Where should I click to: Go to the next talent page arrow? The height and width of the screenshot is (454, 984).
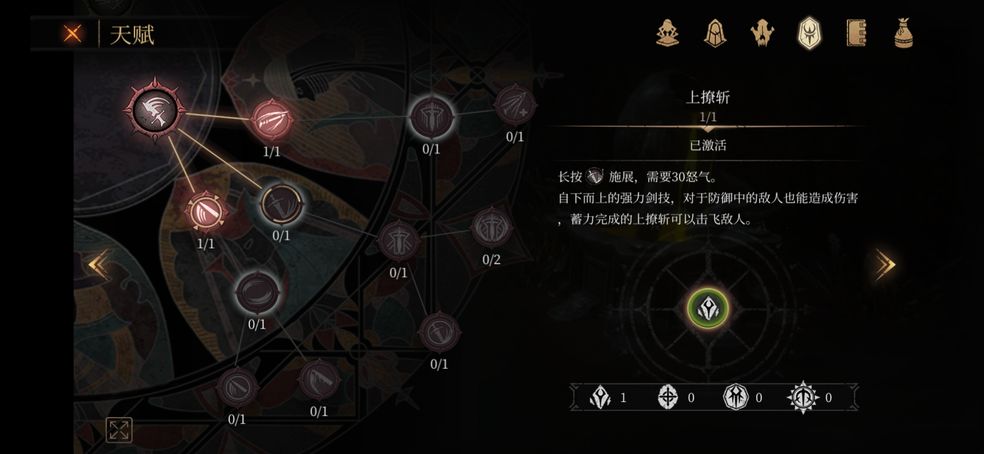[x=885, y=264]
